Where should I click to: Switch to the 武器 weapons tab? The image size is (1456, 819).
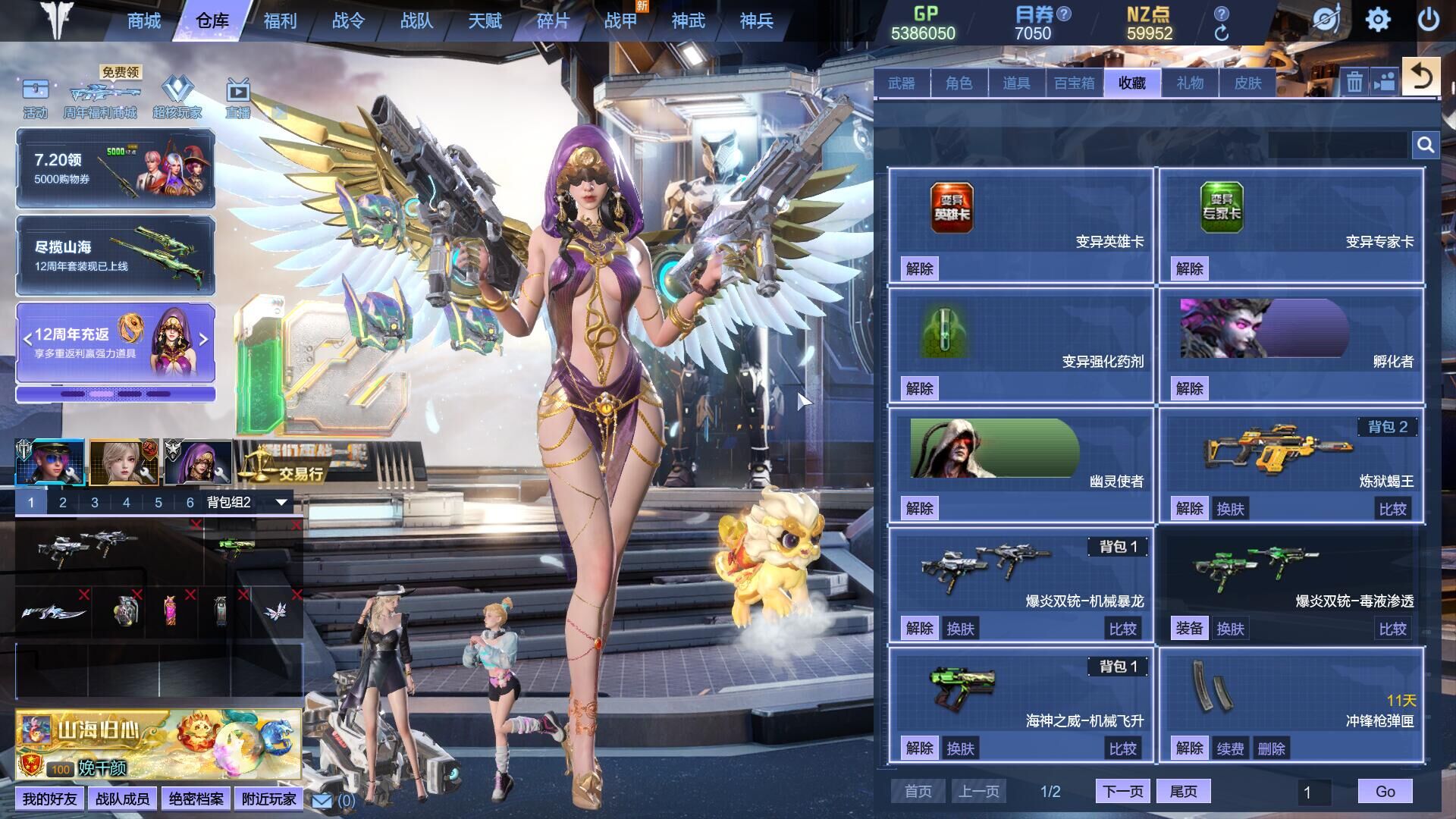click(x=902, y=83)
